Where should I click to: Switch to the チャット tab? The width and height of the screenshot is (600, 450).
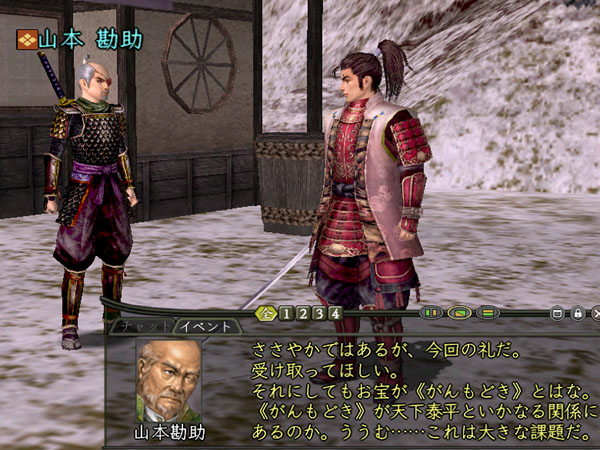coord(140,326)
